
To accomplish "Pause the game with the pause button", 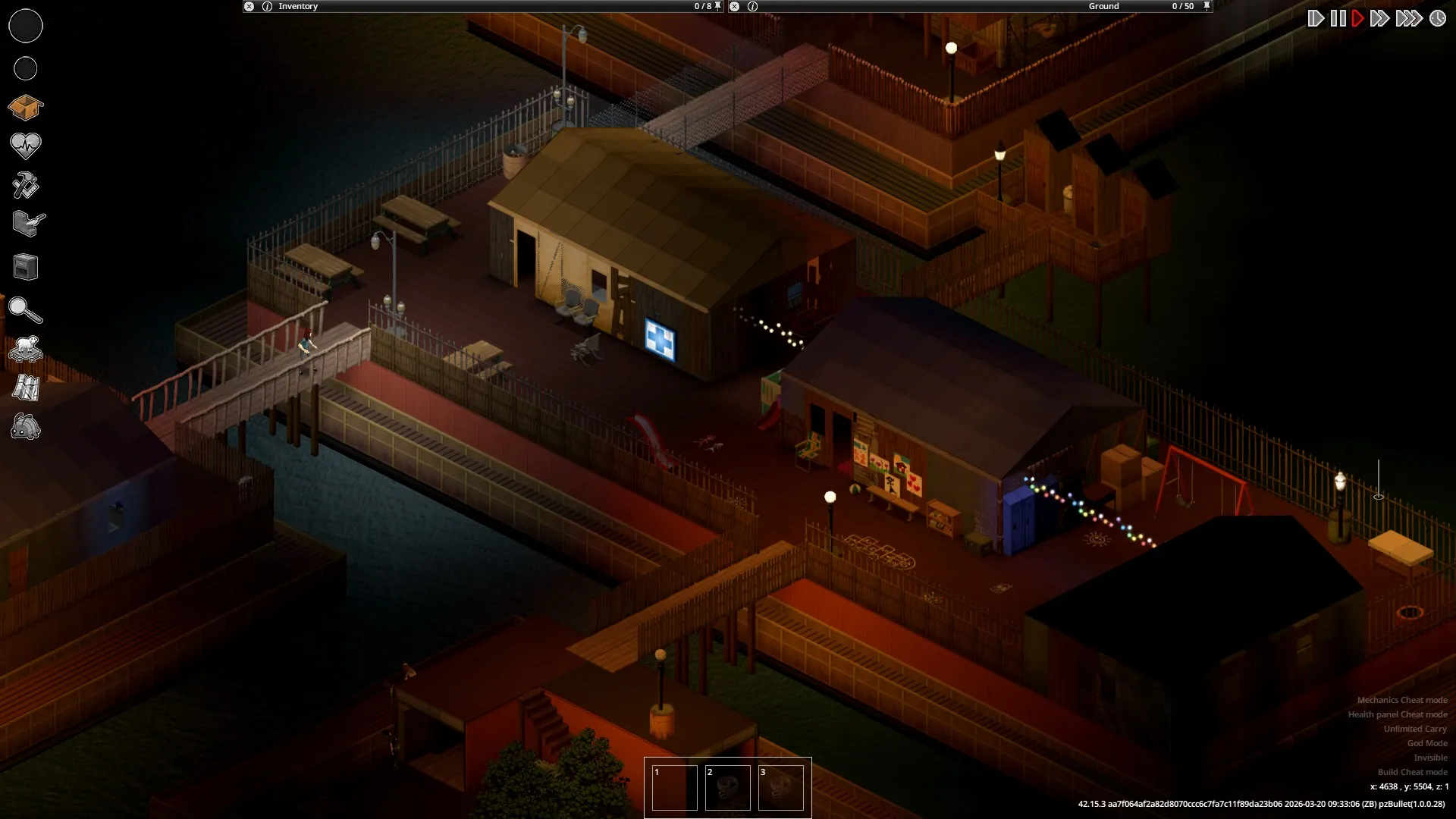I will click(1338, 18).
